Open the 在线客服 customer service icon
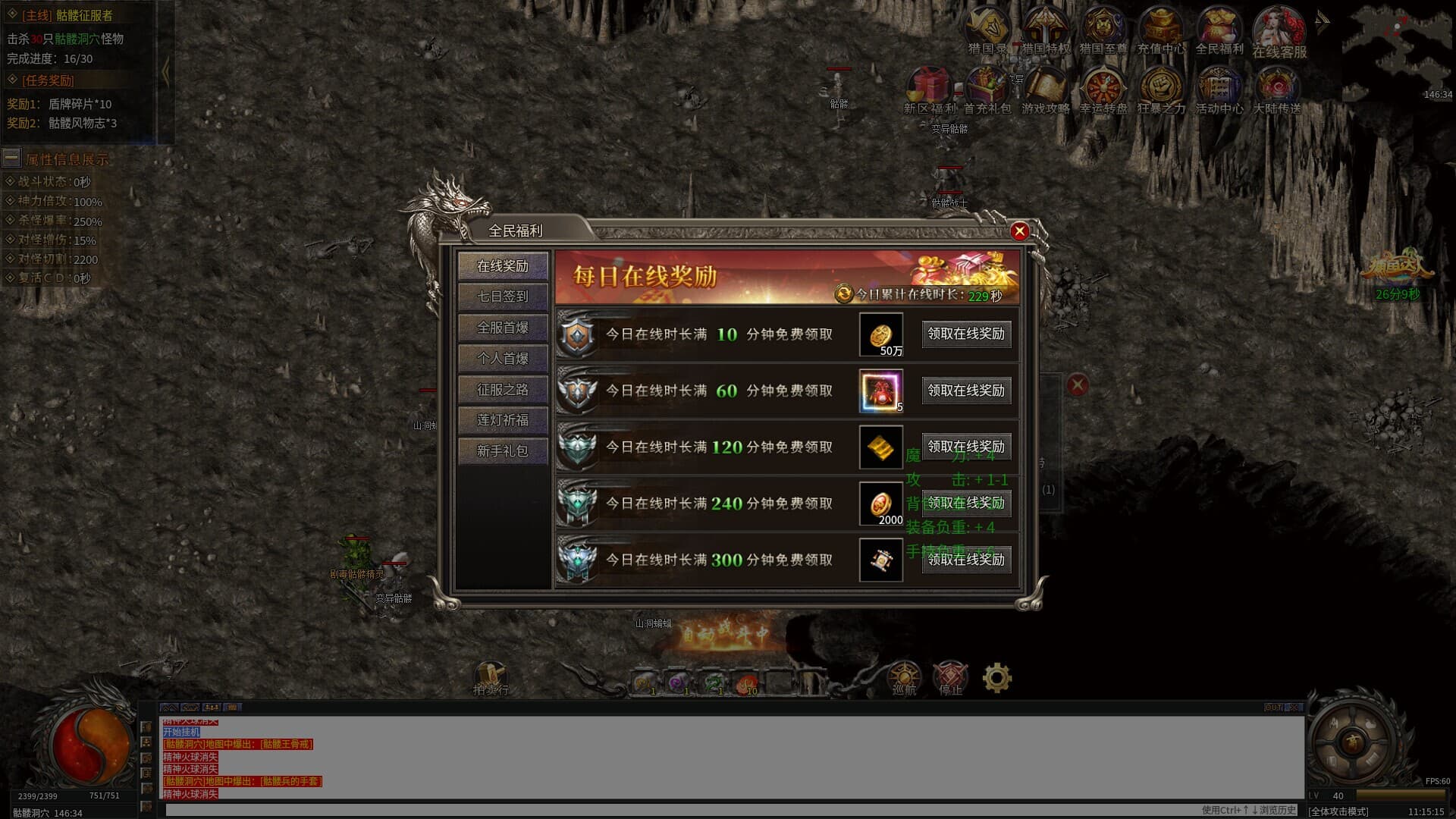1456x819 pixels. (x=1279, y=32)
